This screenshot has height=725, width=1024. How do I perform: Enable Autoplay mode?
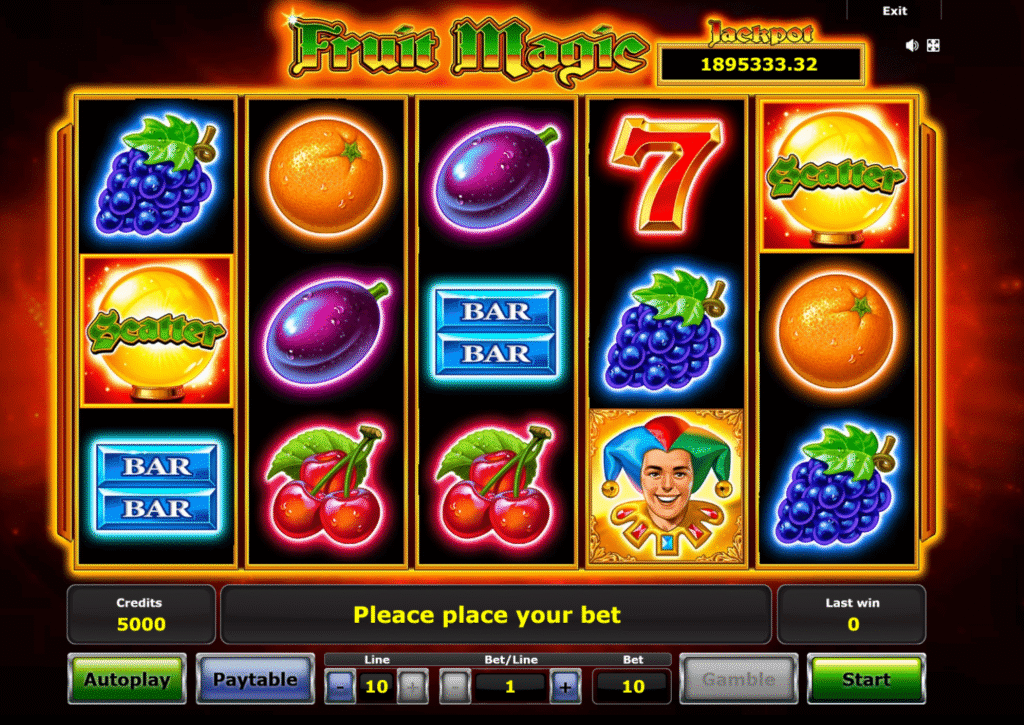(126, 680)
